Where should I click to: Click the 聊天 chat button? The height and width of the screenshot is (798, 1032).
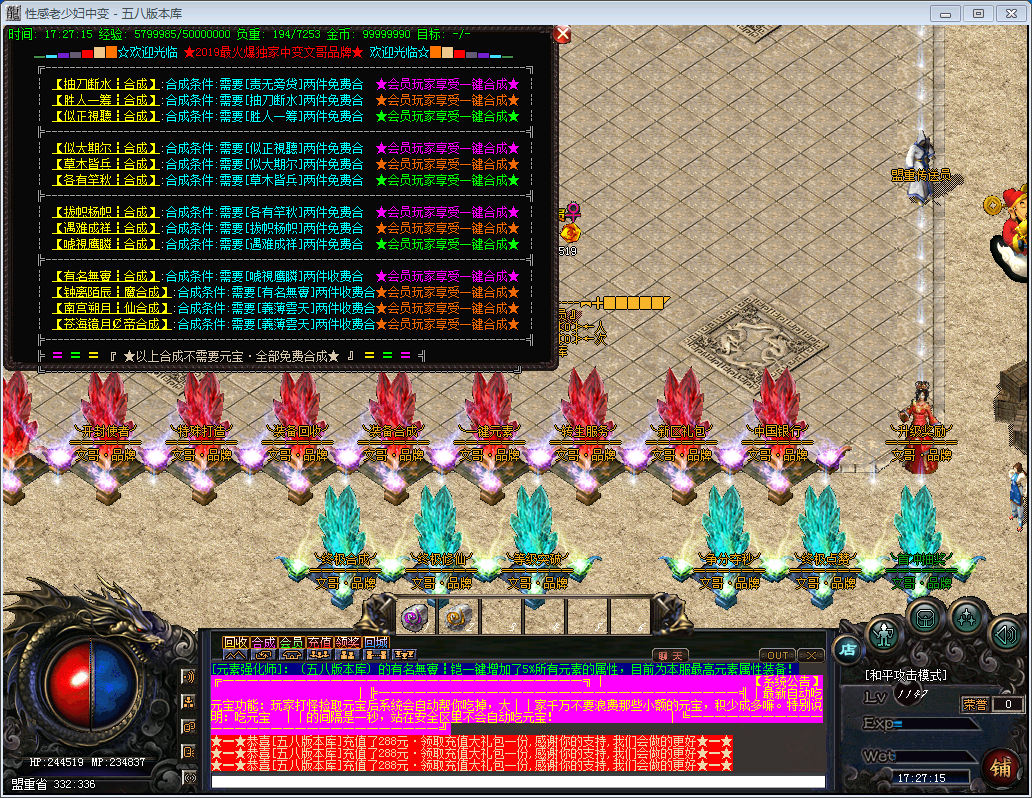pyautogui.click(x=670, y=655)
